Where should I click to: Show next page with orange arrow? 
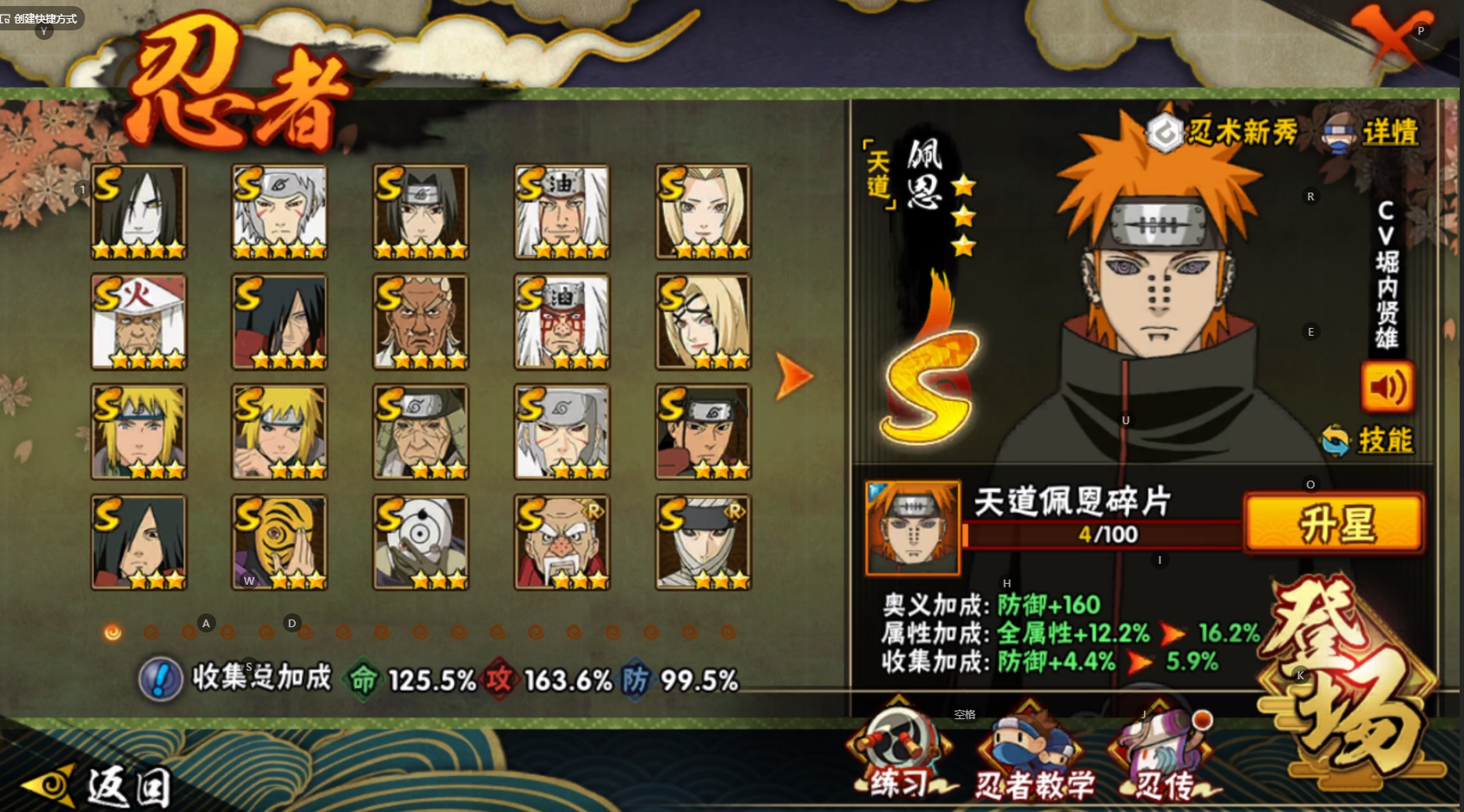pos(793,376)
